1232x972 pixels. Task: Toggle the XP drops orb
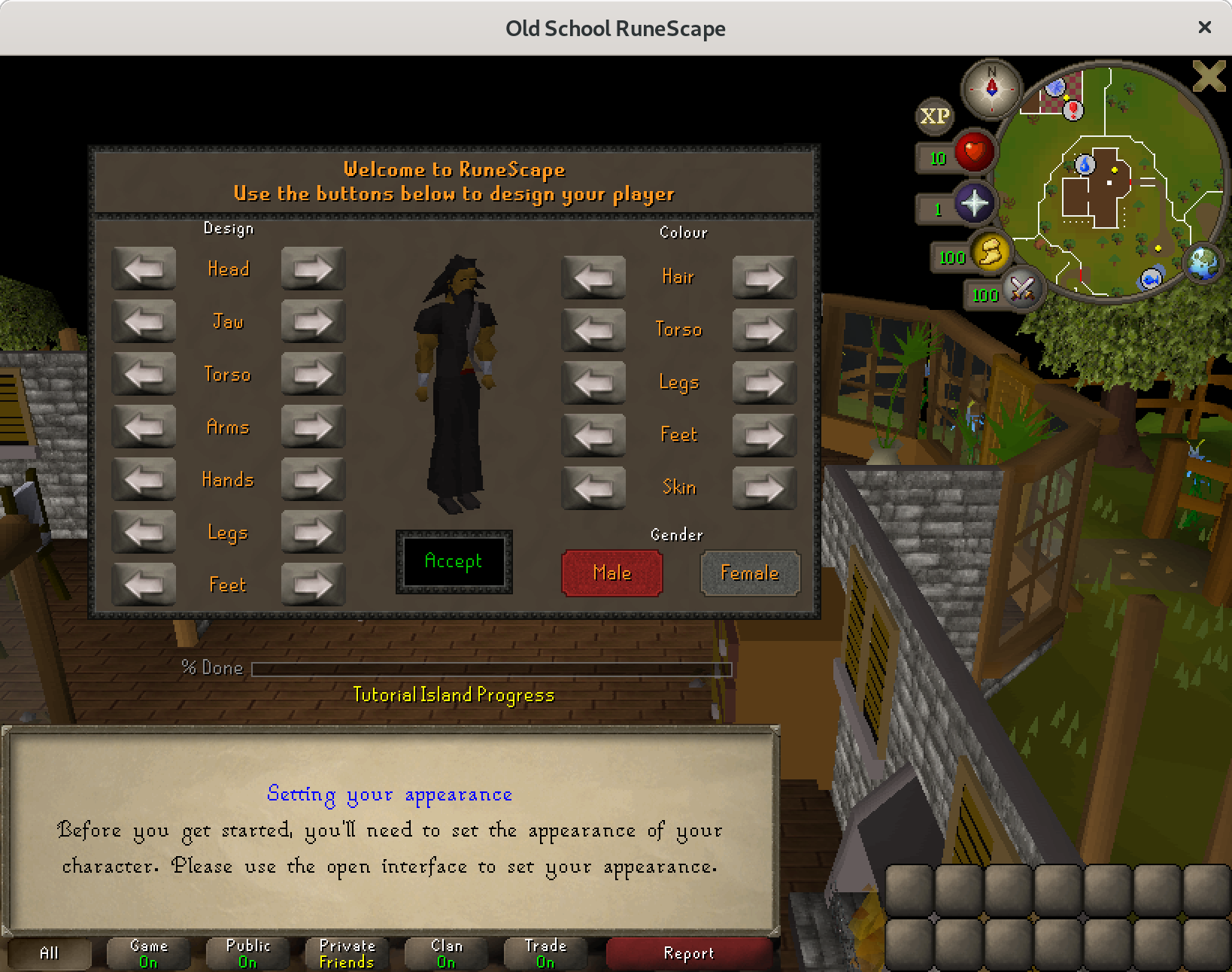(x=934, y=117)
